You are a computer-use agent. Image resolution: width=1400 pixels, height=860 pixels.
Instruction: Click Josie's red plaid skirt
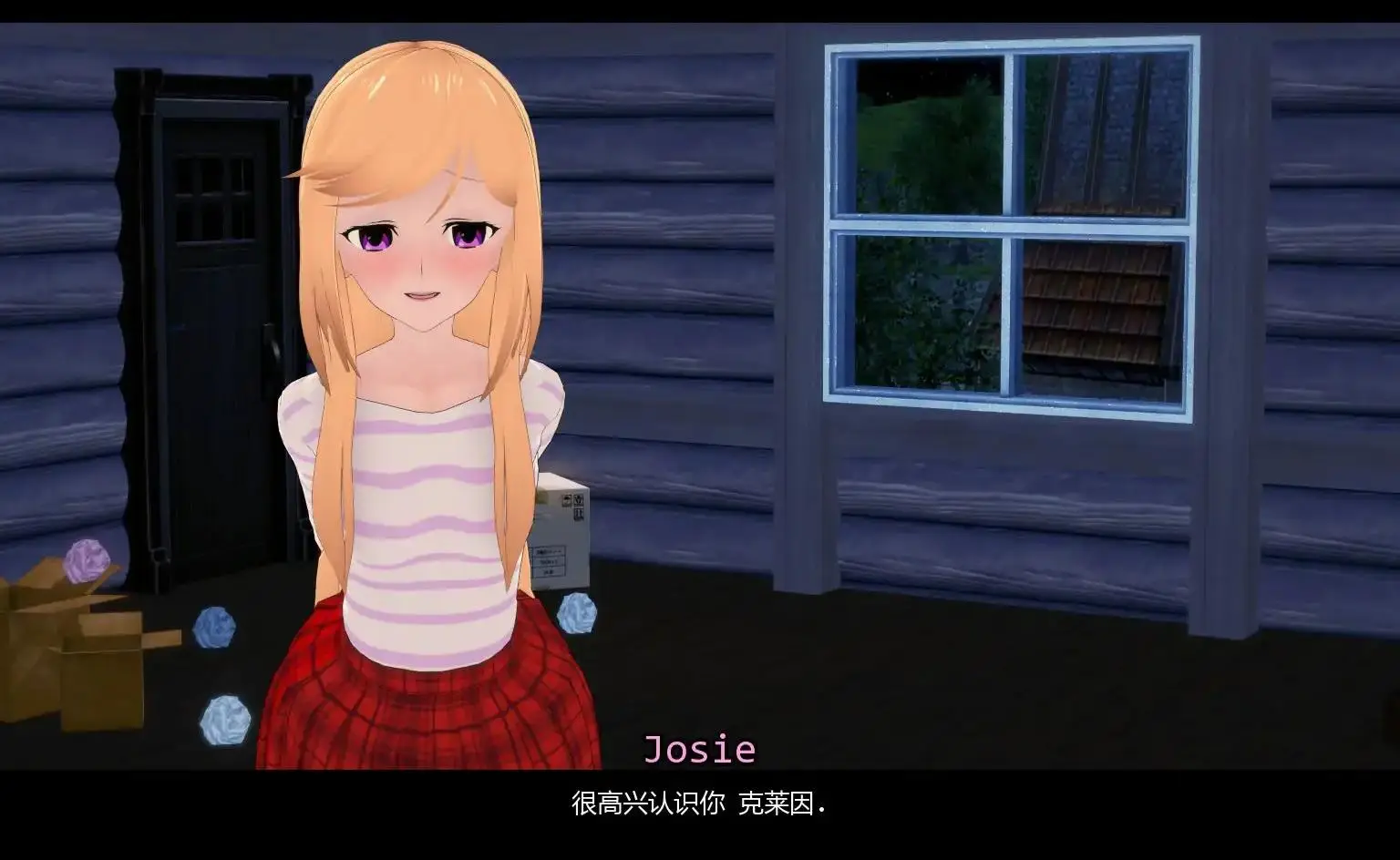pyautogui.click(x=419, y=711)
